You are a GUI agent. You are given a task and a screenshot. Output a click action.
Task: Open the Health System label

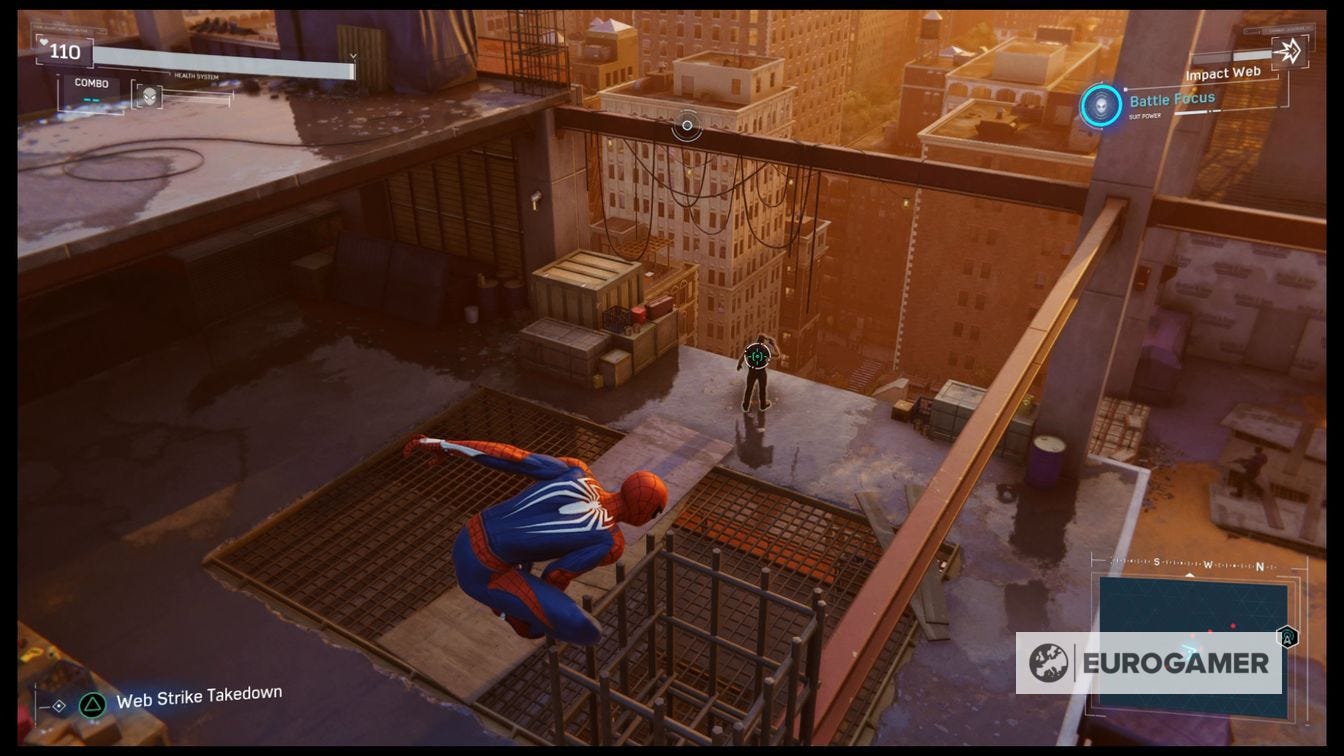[x=197, y=75]
